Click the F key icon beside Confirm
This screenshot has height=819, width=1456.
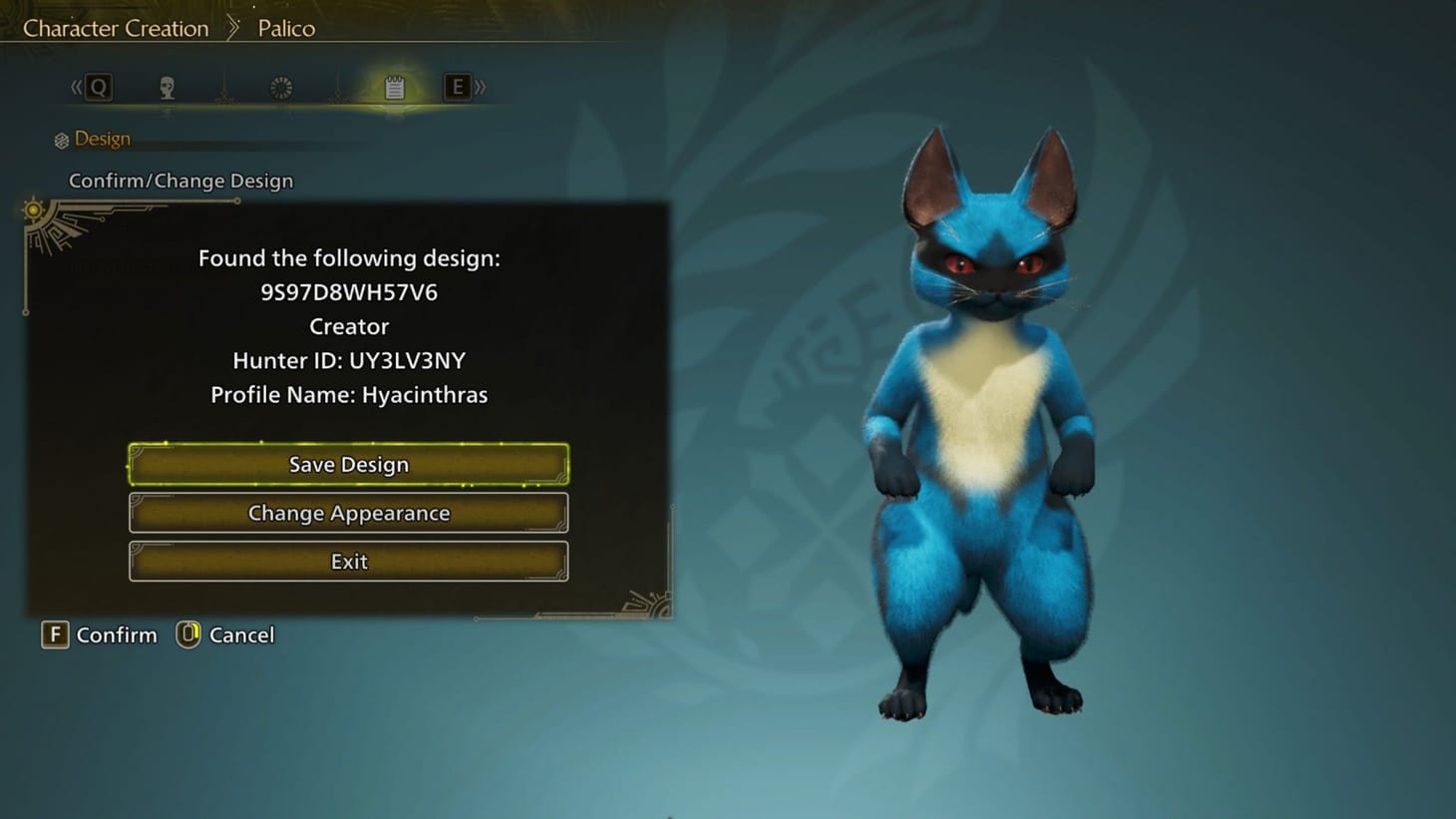55,634
